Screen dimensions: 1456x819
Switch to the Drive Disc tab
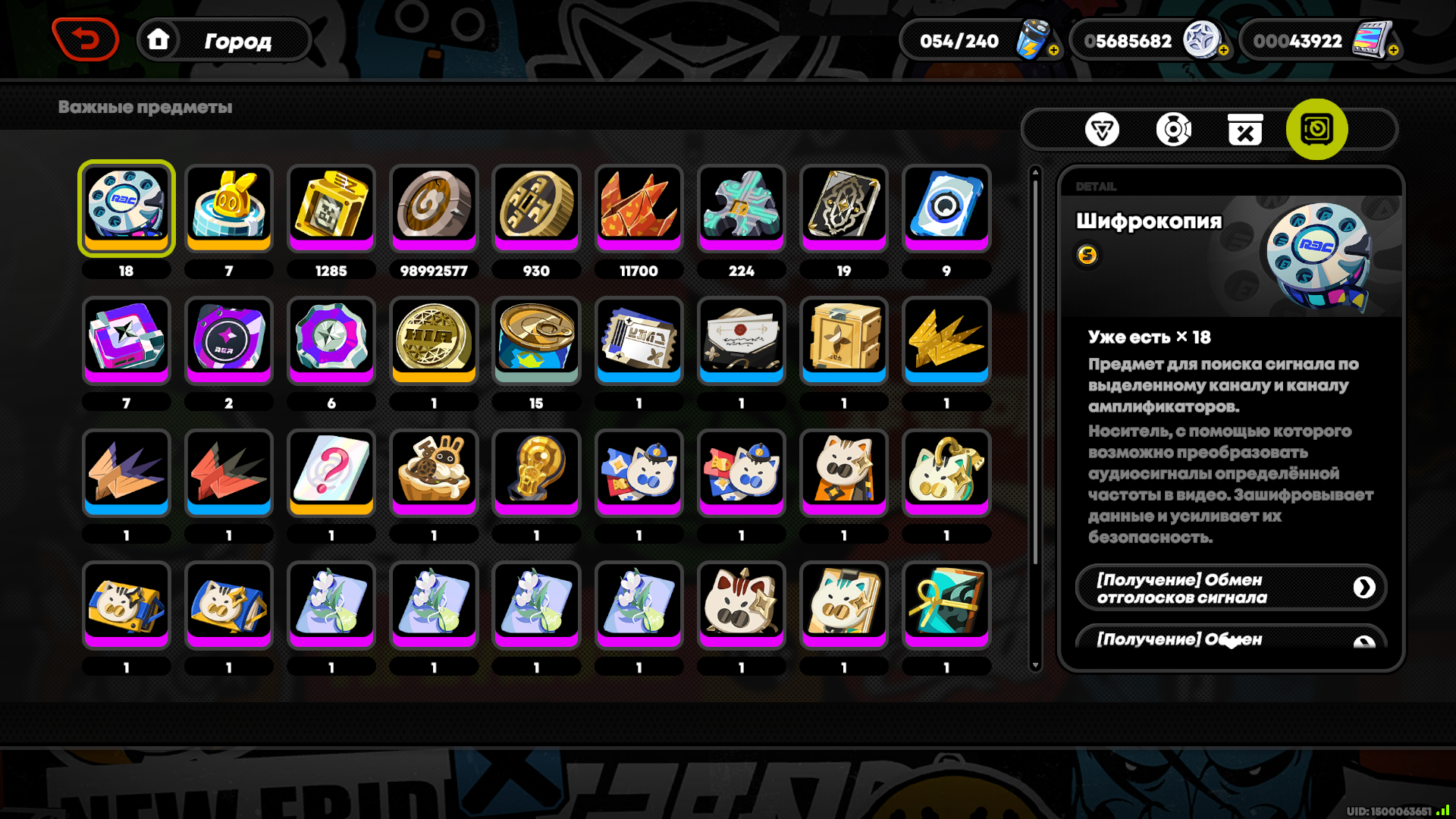1173,130
